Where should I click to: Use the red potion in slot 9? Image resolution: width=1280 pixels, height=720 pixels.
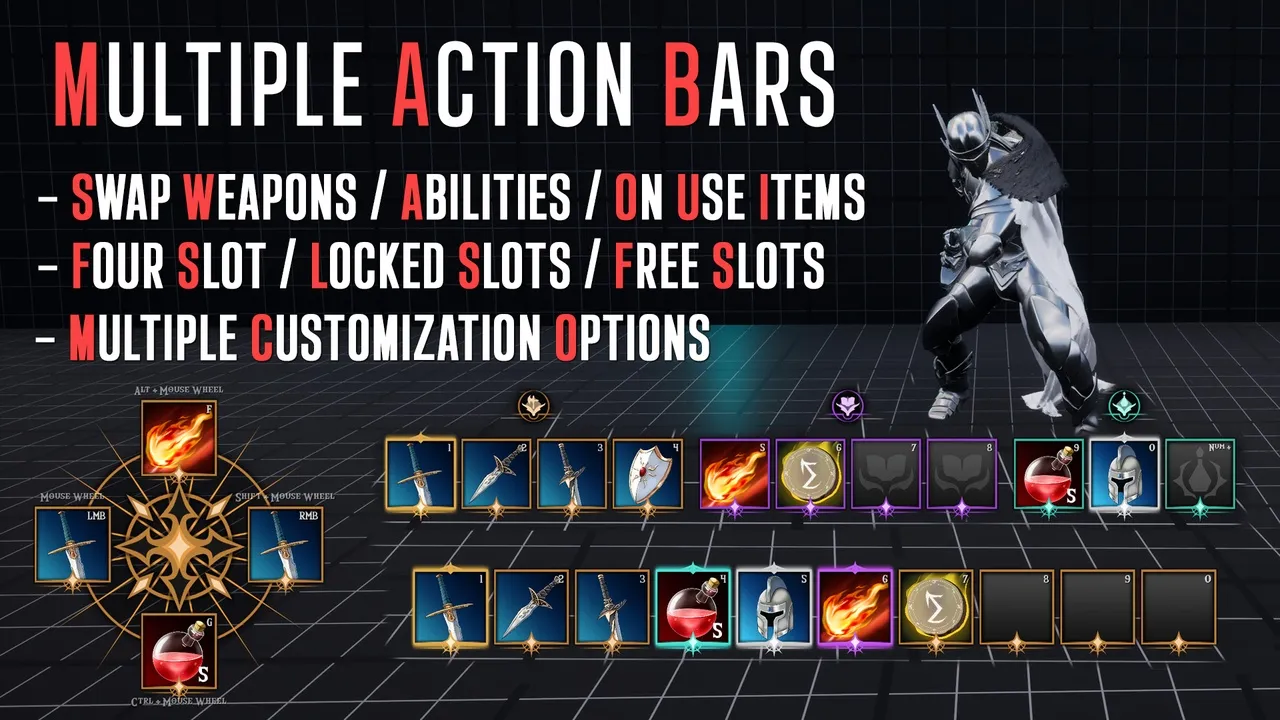[x=1049, y=473]
